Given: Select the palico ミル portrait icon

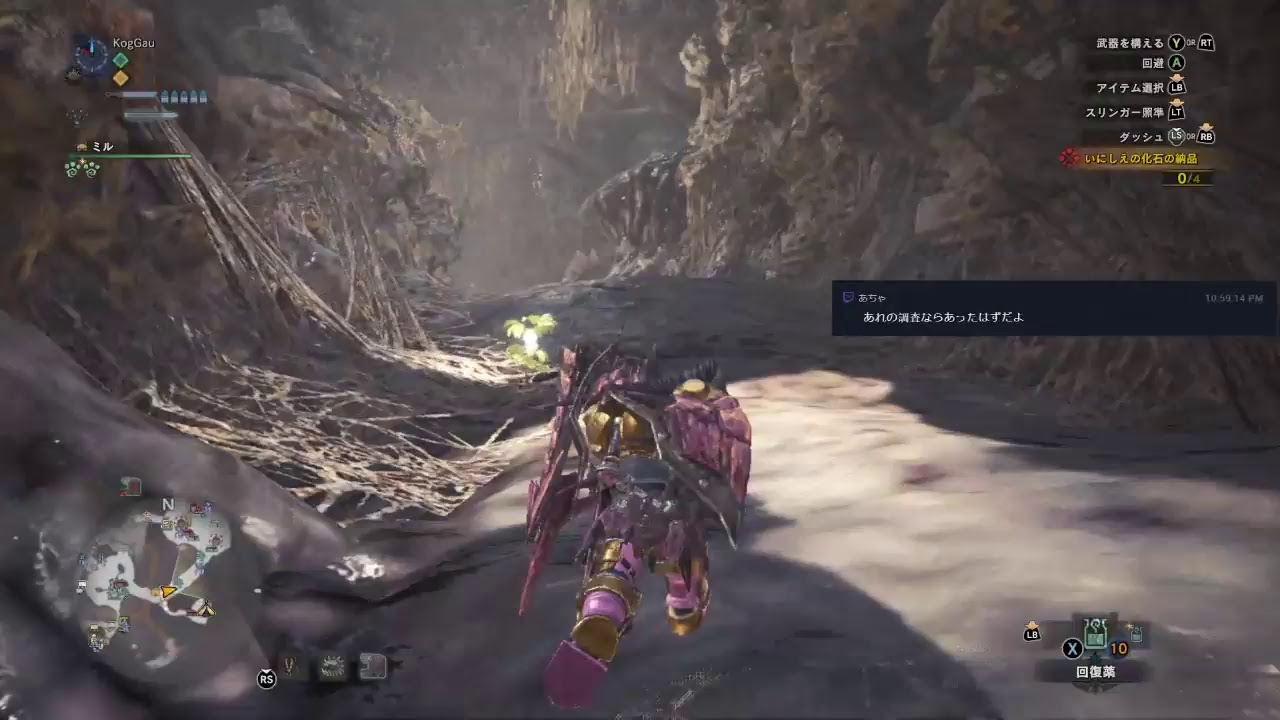Looking at the screenshot, I should (82, 146).
